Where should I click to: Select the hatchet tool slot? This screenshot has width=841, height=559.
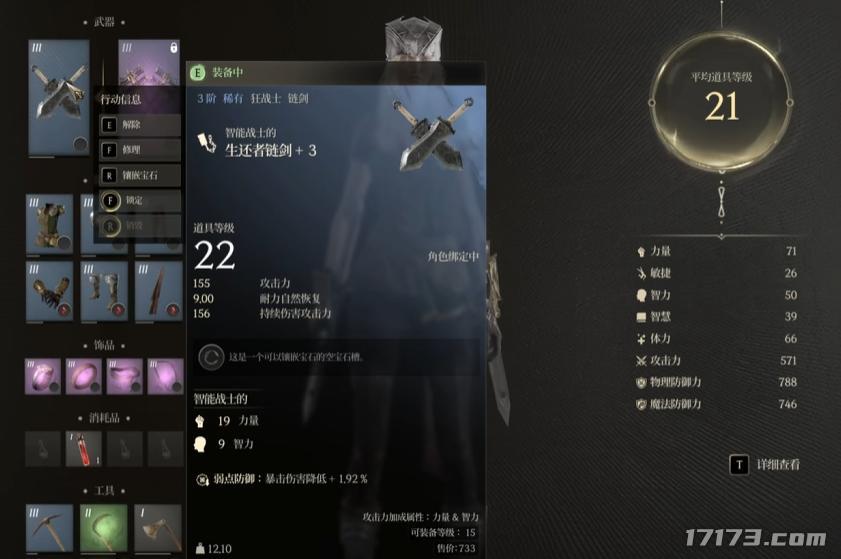159,526
